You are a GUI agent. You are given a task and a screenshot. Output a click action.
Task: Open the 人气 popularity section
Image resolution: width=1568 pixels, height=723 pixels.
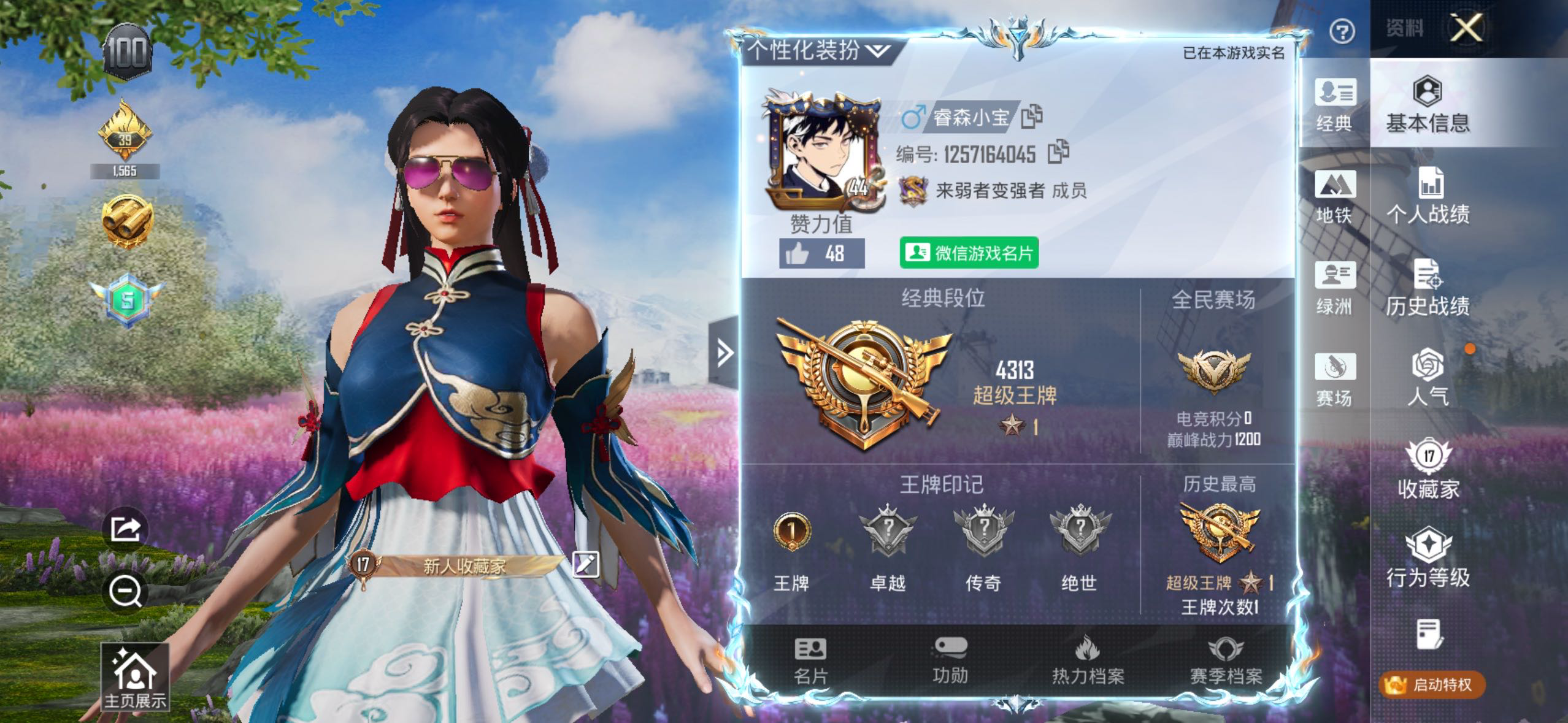pos(1428,378)
